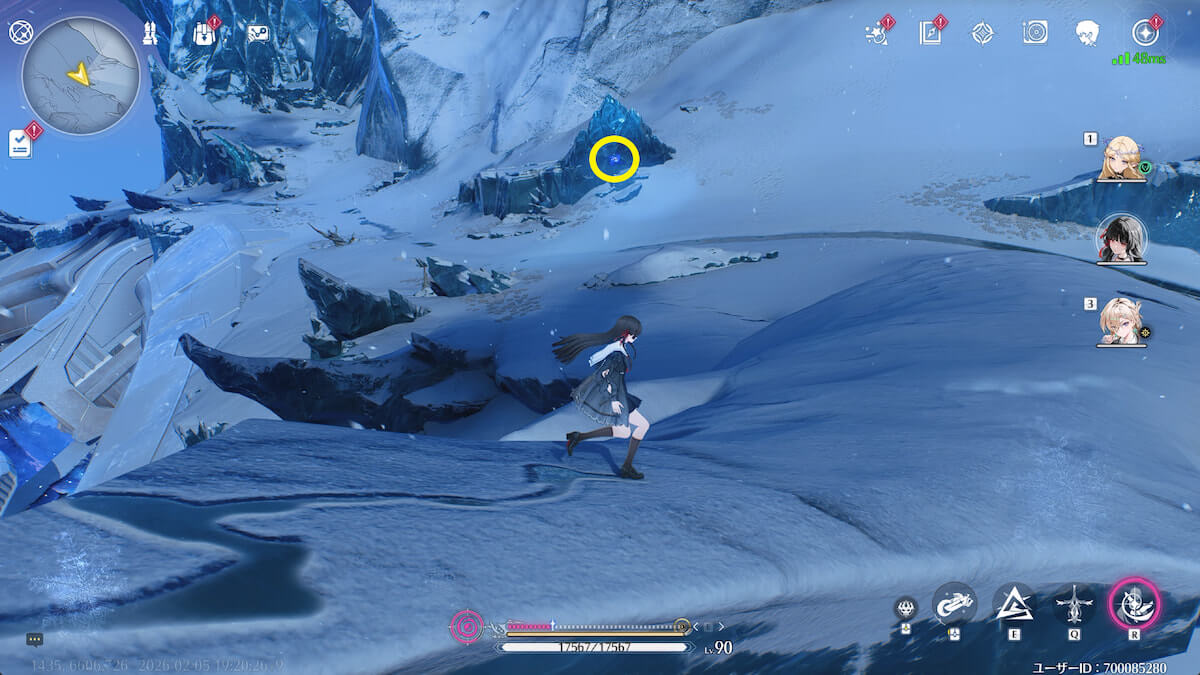The image size is (1200, 675).
Task: Switch to the first blonde party member
Action: click(x=1121, y=157)
